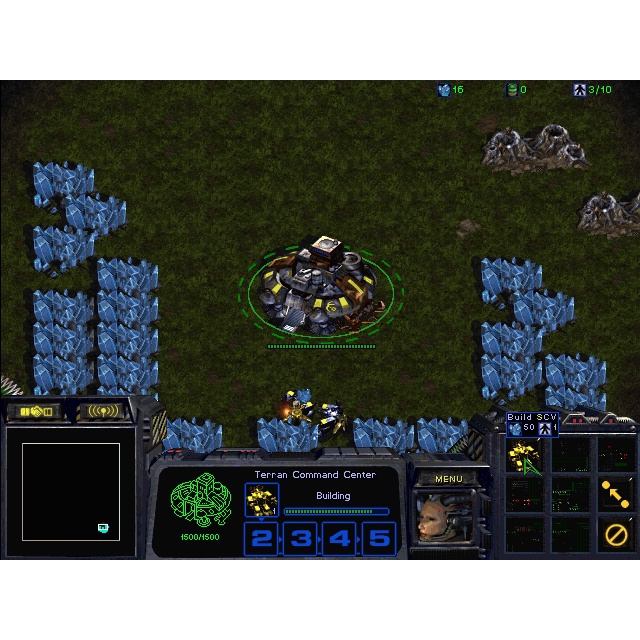Set rally point with the arrow icon
Image resolution: width=640 pixels, height=640 pixels.
coord(615,494)
